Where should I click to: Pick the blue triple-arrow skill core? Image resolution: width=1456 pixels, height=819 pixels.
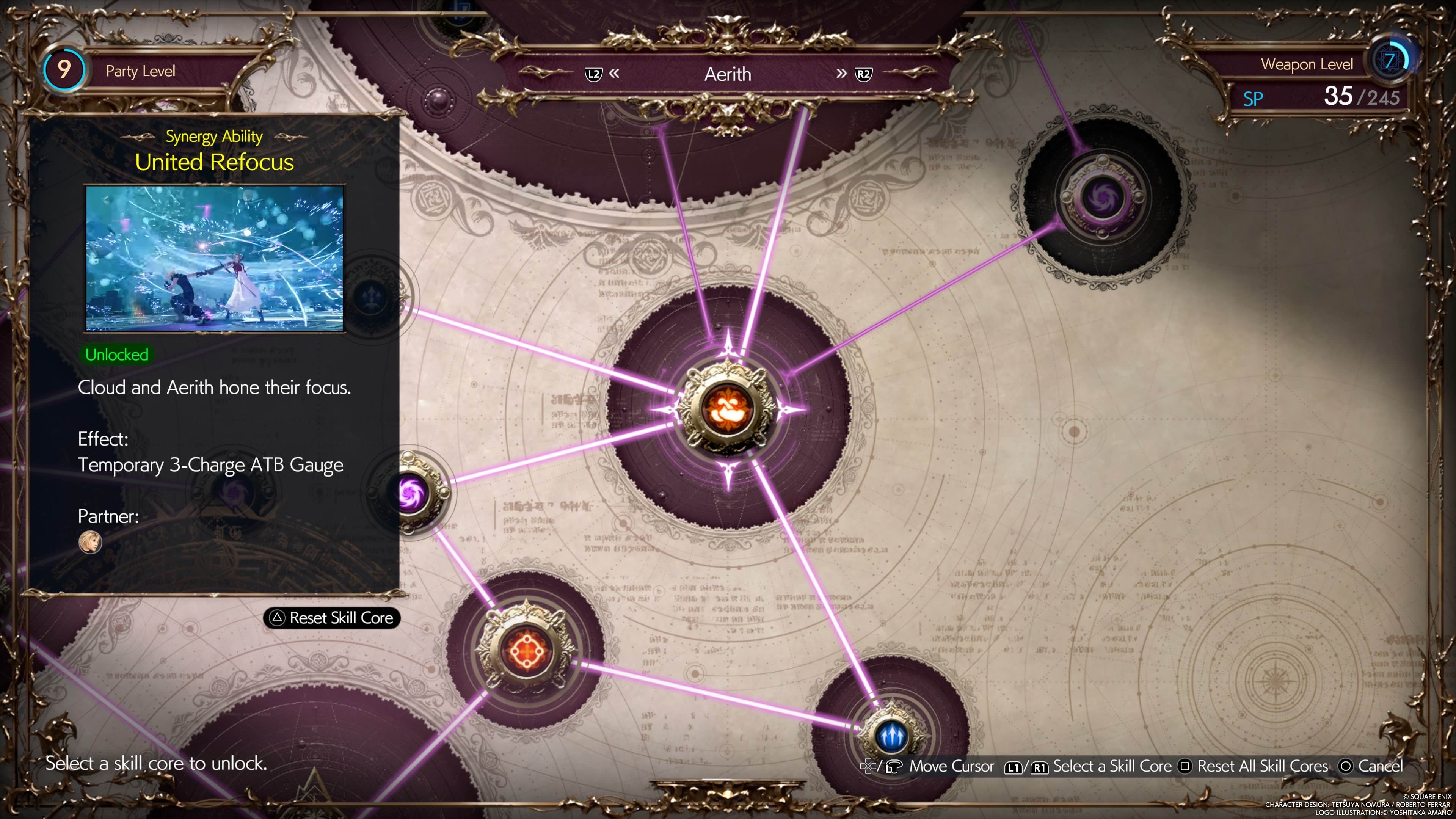tap(891, 736)
